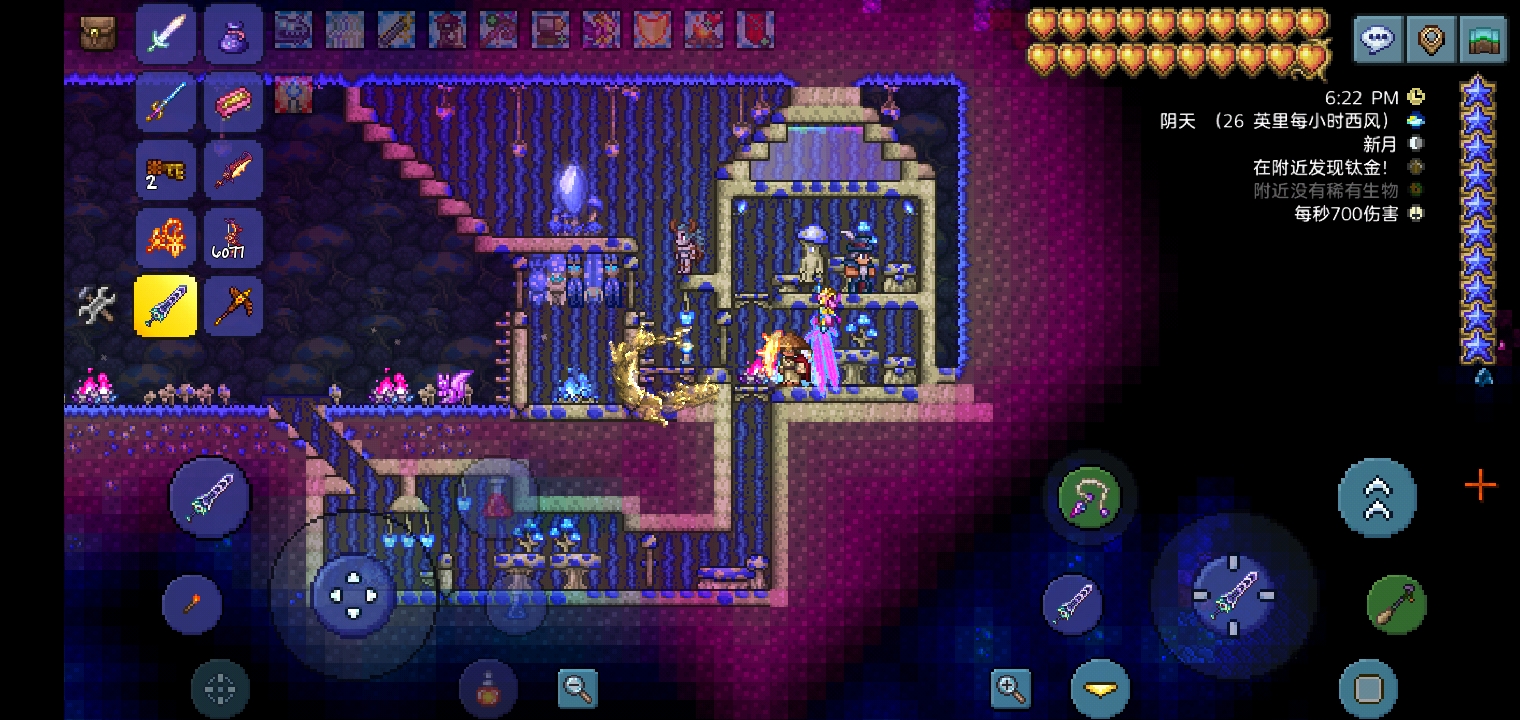Activate the double-arrow jump button
Image resolution: width=1520 pixels, height=720 pixels.
[x=1377, y=497]
